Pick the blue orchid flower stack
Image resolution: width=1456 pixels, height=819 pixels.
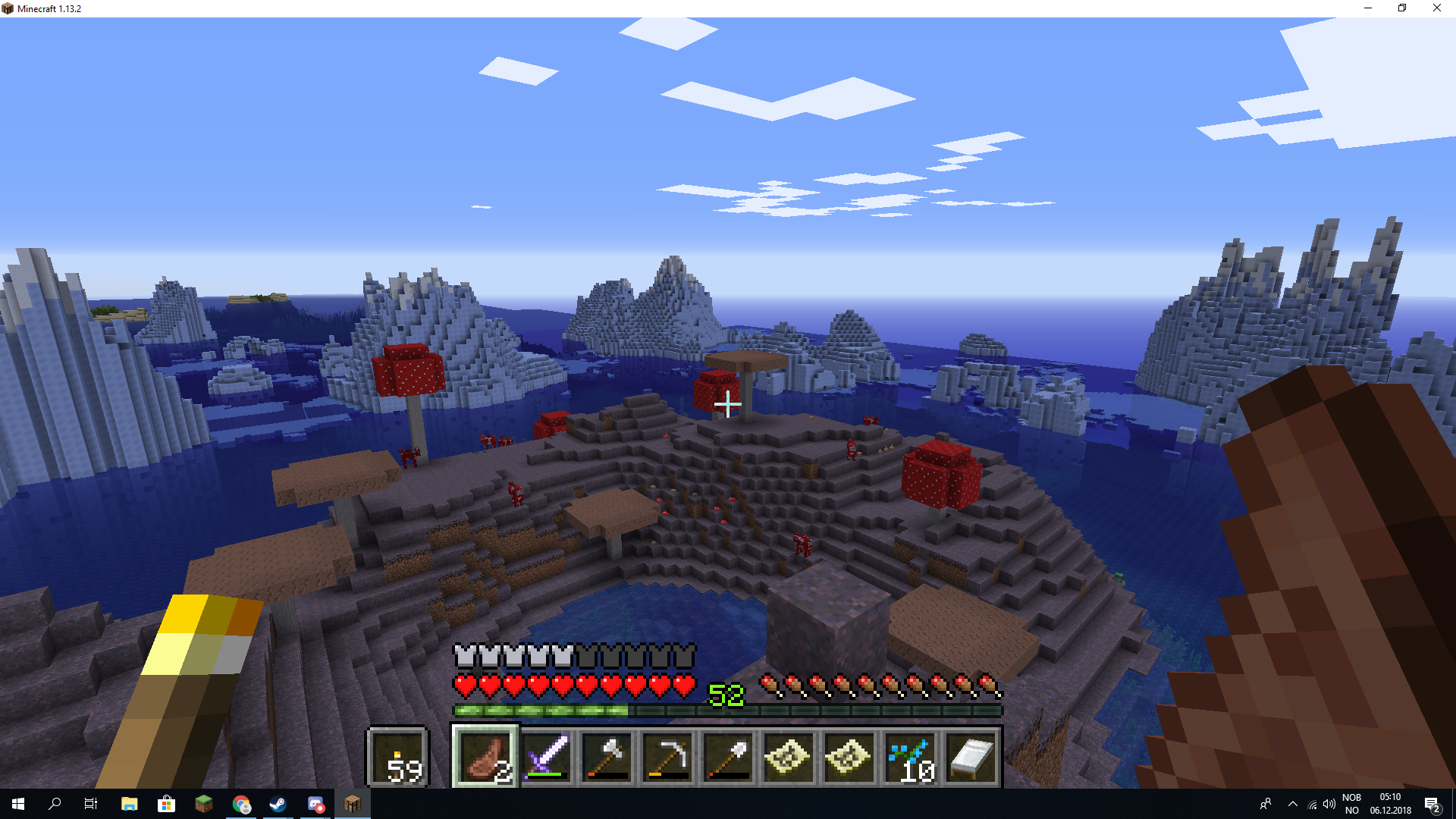click(910, 757)
